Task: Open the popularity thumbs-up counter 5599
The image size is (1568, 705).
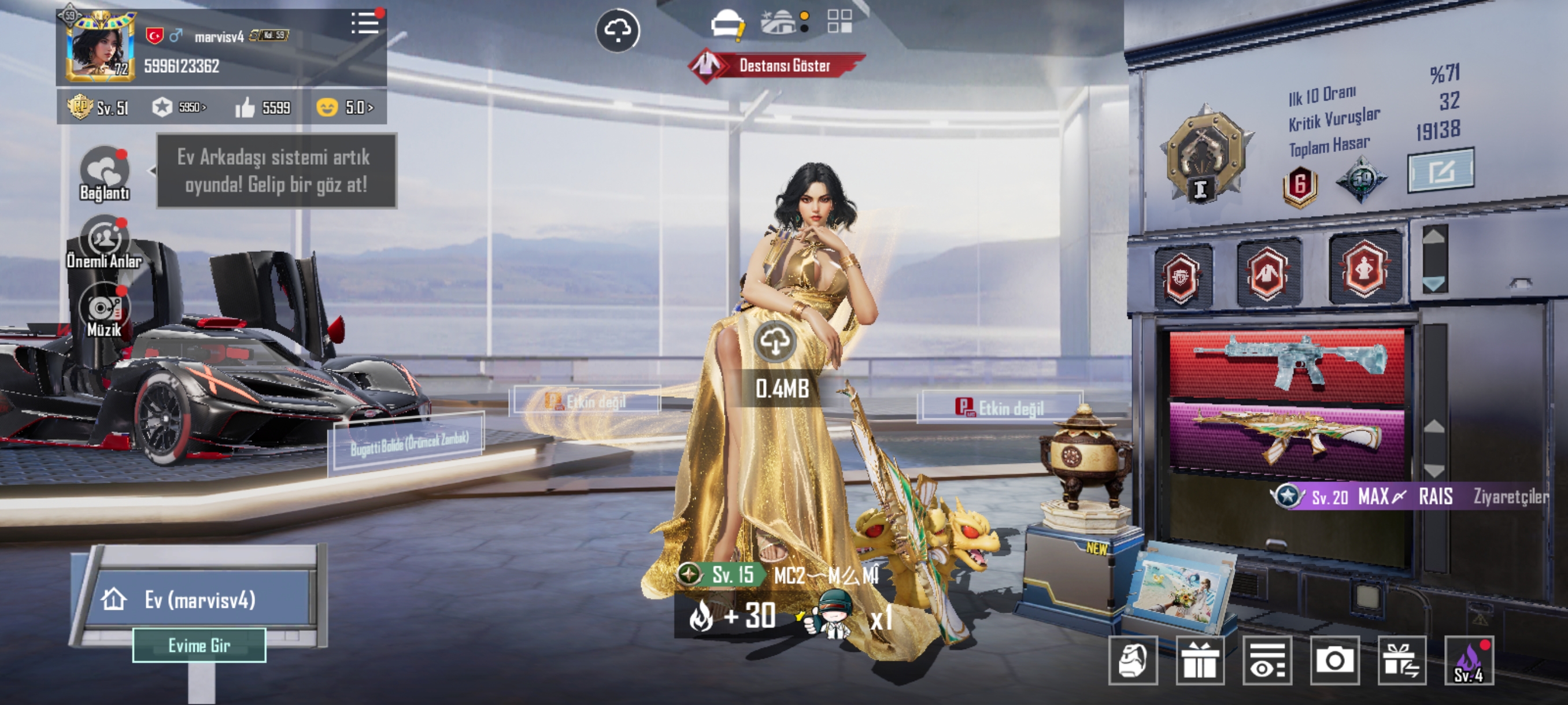Action: pos(263,107)
